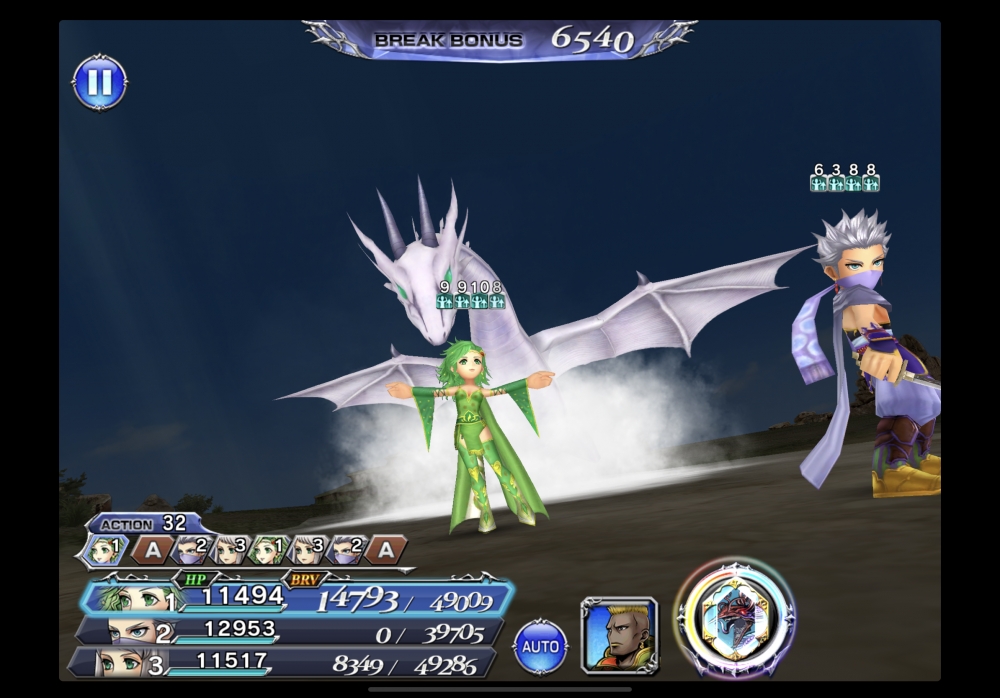Activate the red dragon summon orb
This screenshot has height=698, width=1000.
735,620
